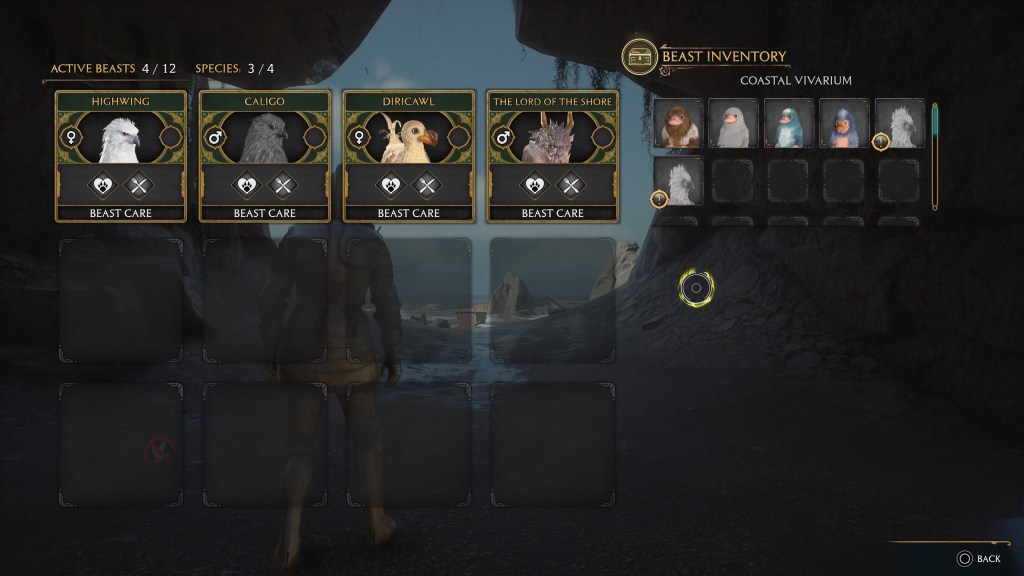Choose the Diricawl beast card
1024x576 pixels.
(409, 137)
